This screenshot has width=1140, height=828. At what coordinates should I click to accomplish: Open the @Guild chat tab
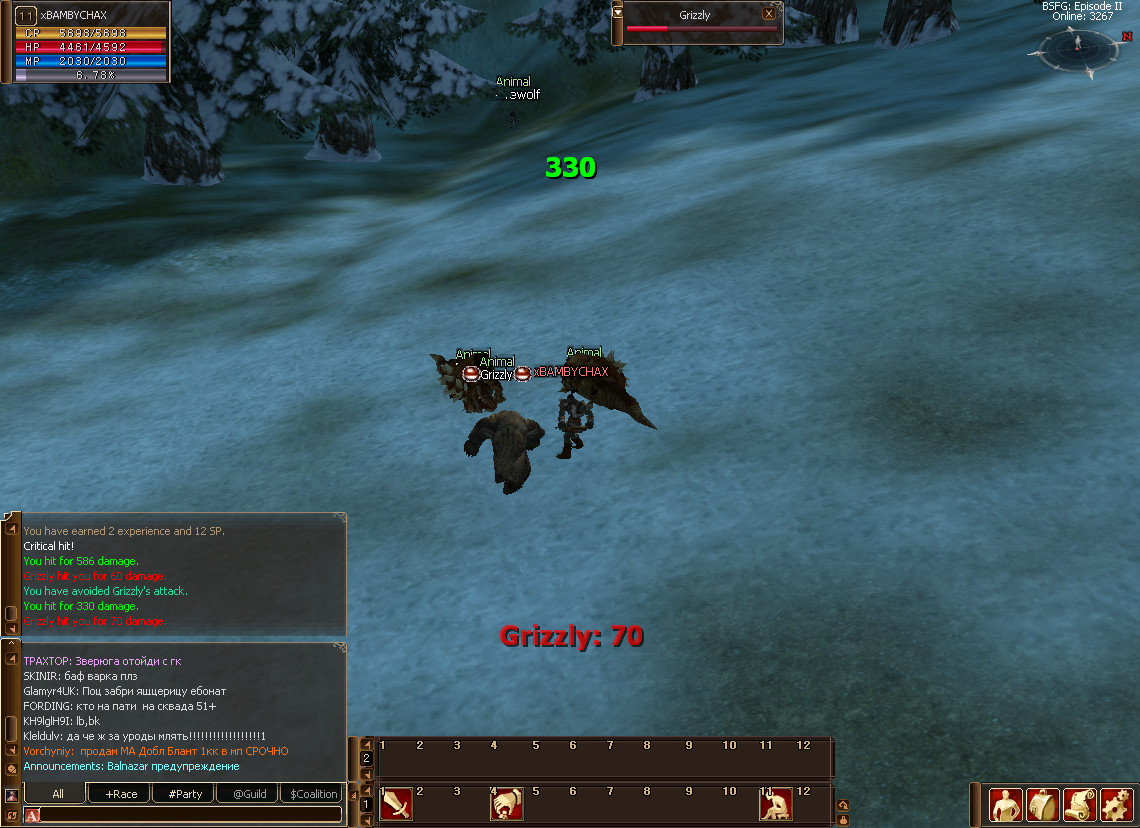tap(249, 794)
